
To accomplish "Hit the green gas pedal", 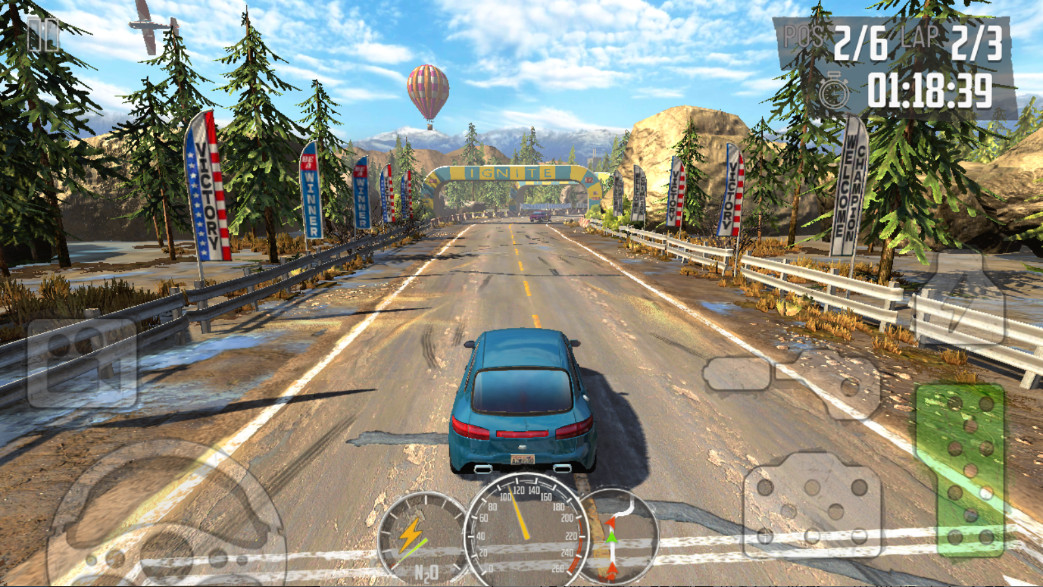I will tap(959, 470).
